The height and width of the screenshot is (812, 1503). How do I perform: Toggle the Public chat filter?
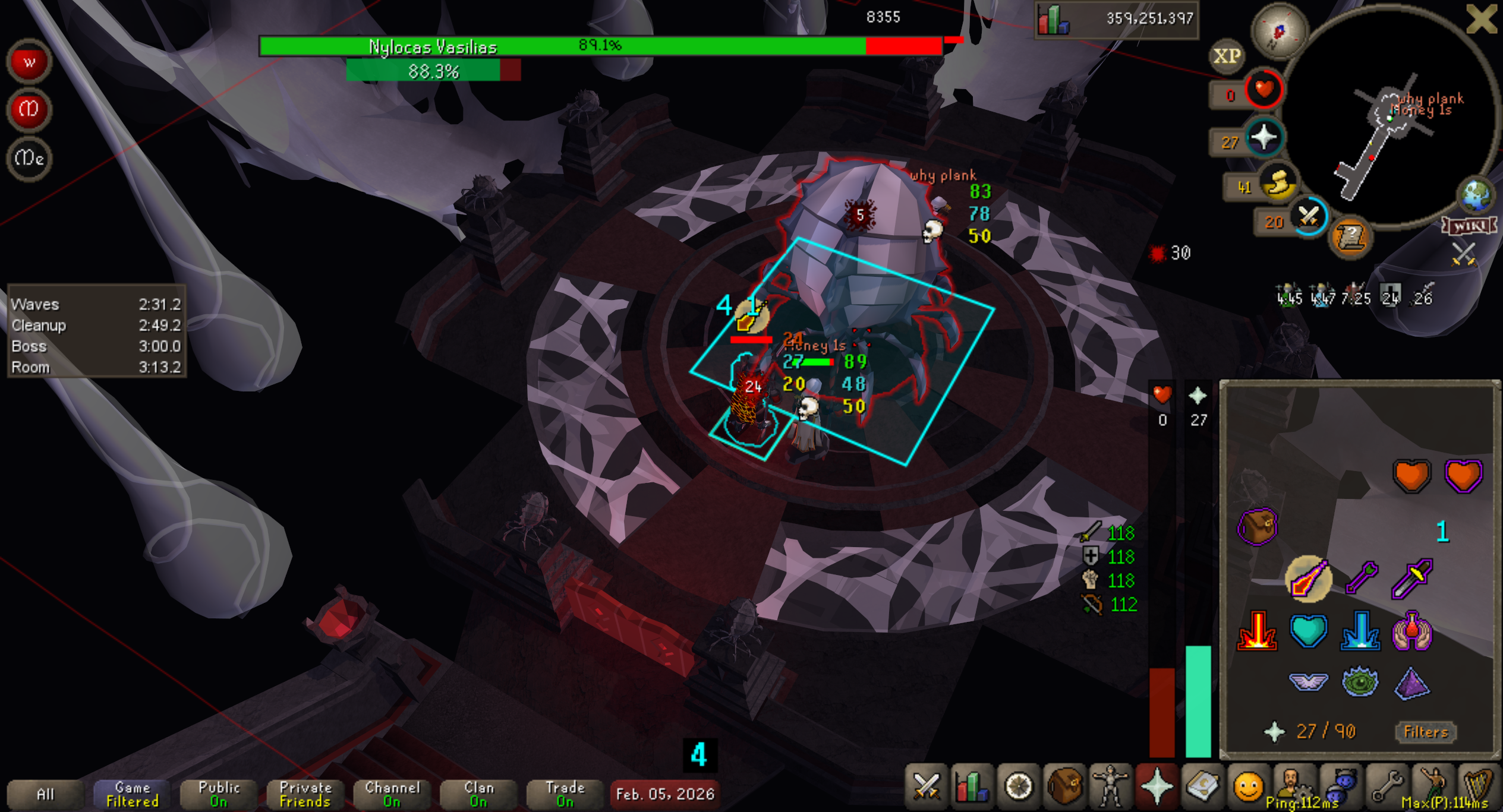coord(219,794)
